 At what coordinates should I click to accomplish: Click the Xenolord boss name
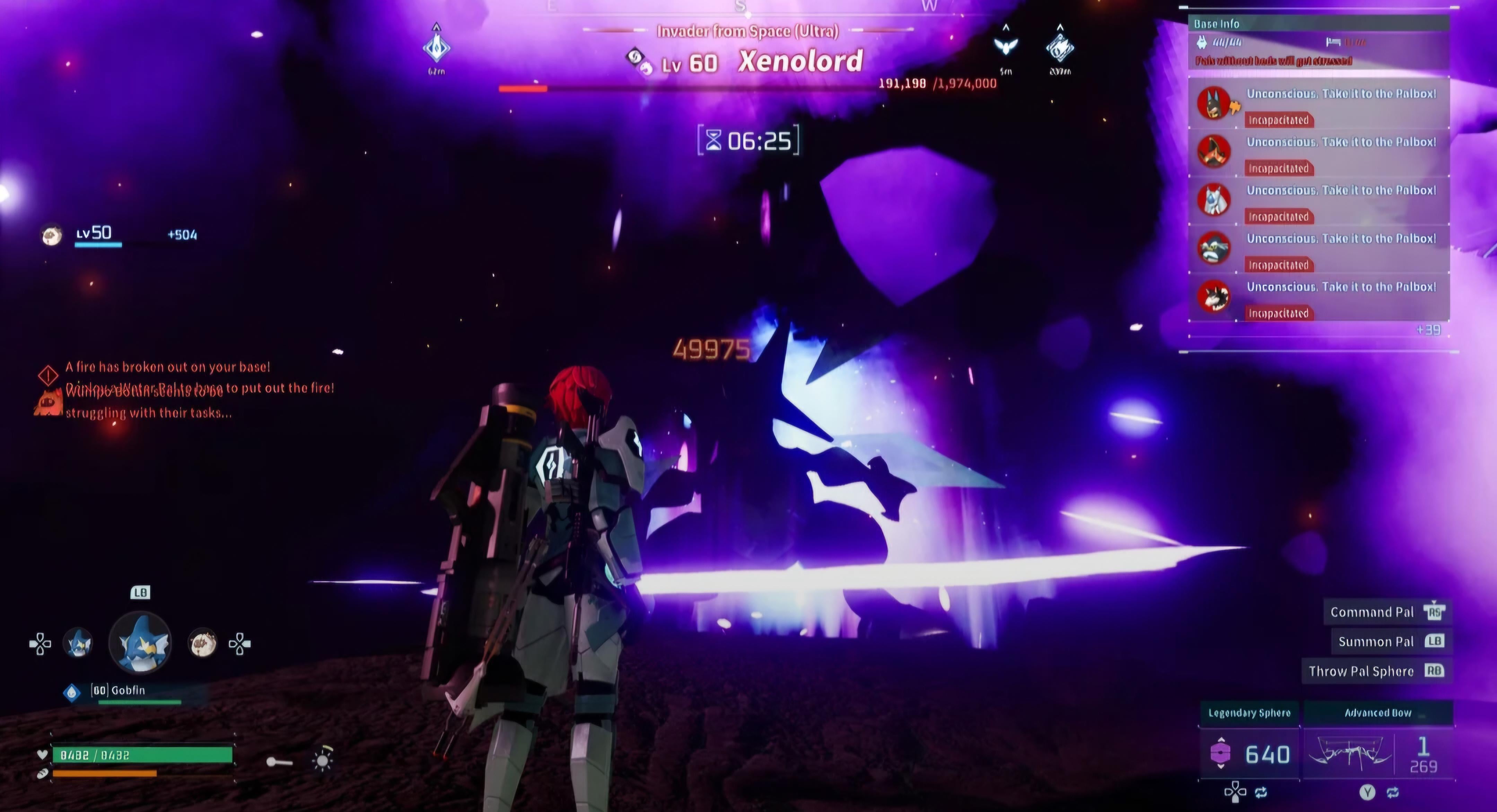pos(800,62)
